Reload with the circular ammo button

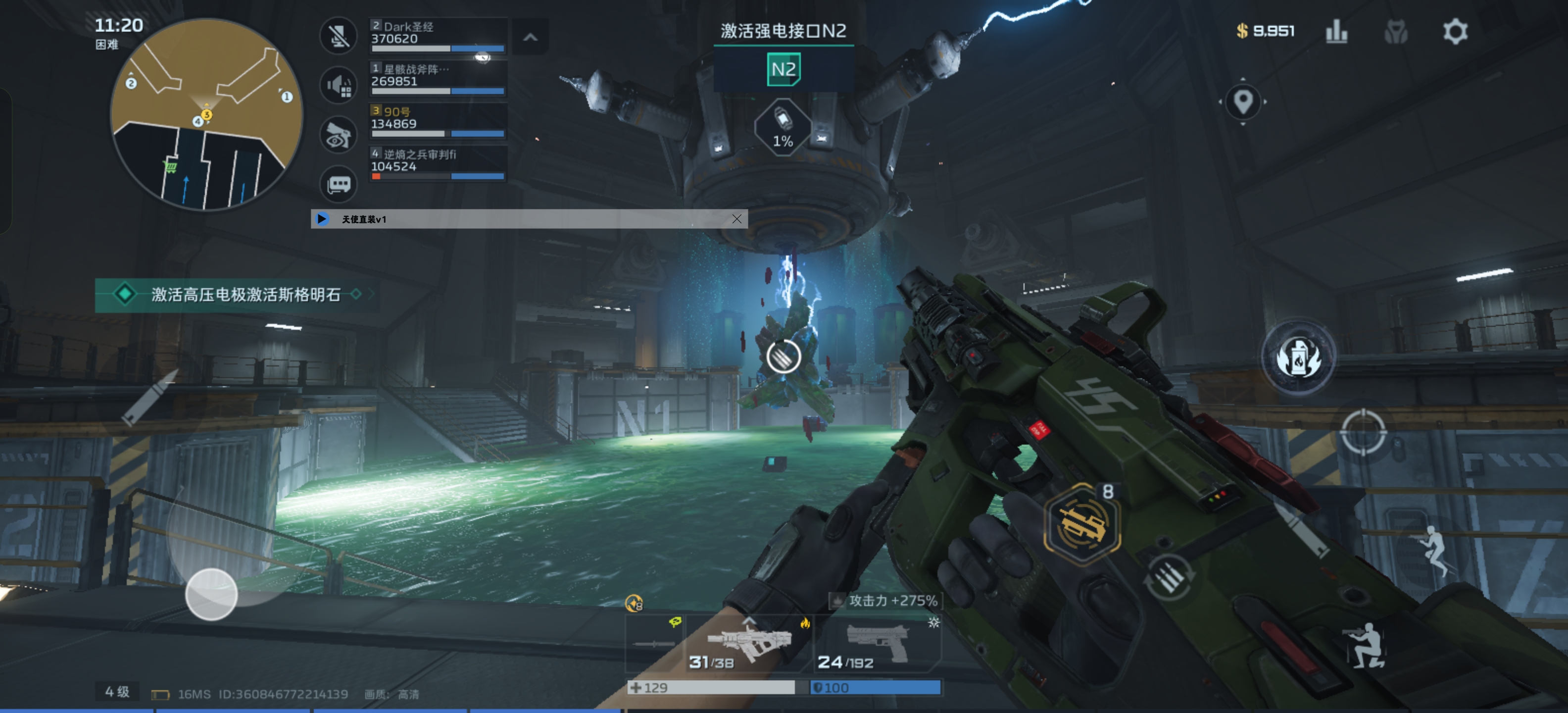click(x=1169, y=578)
